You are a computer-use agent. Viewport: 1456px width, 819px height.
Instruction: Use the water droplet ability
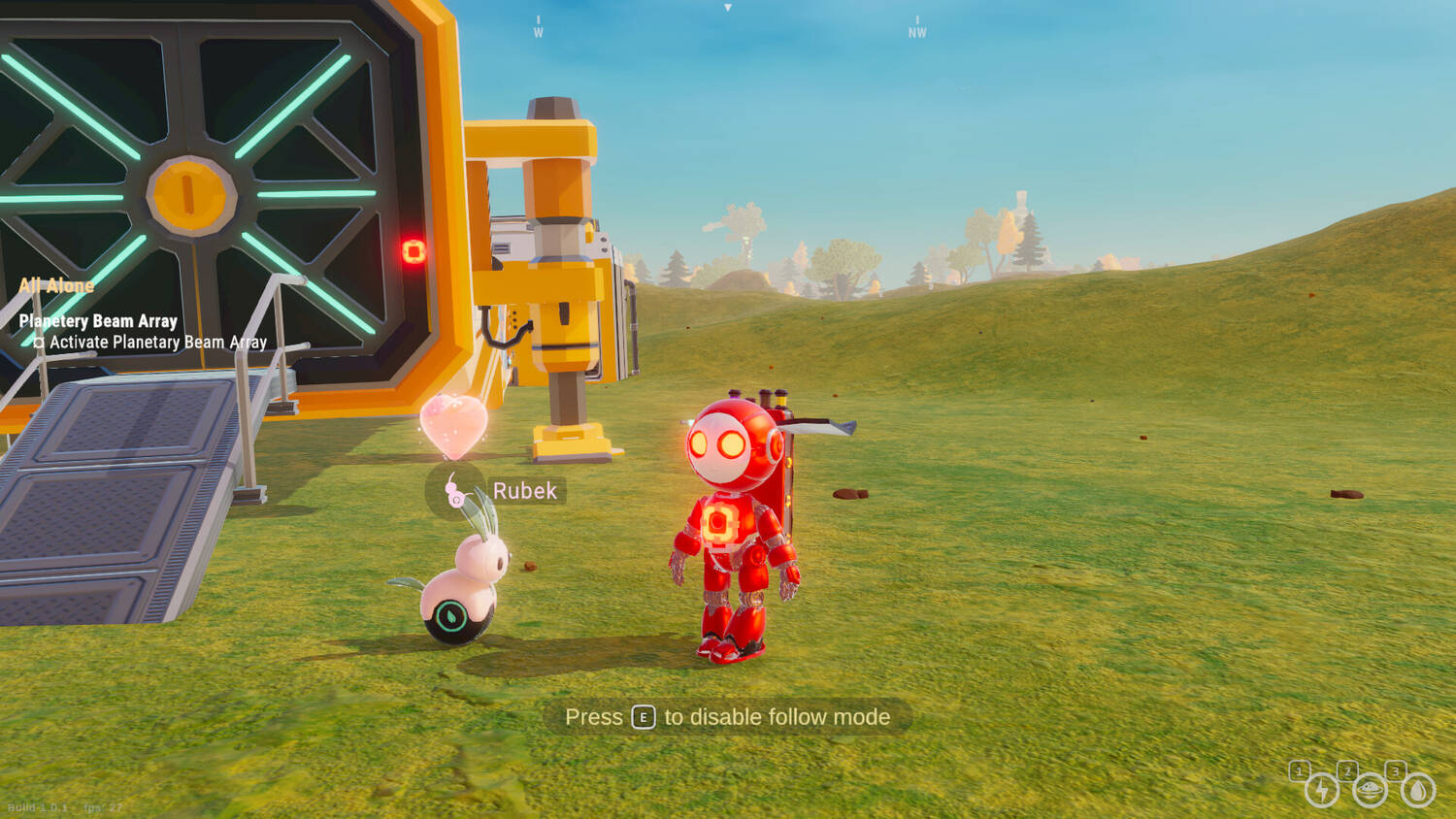point(1418,790)
